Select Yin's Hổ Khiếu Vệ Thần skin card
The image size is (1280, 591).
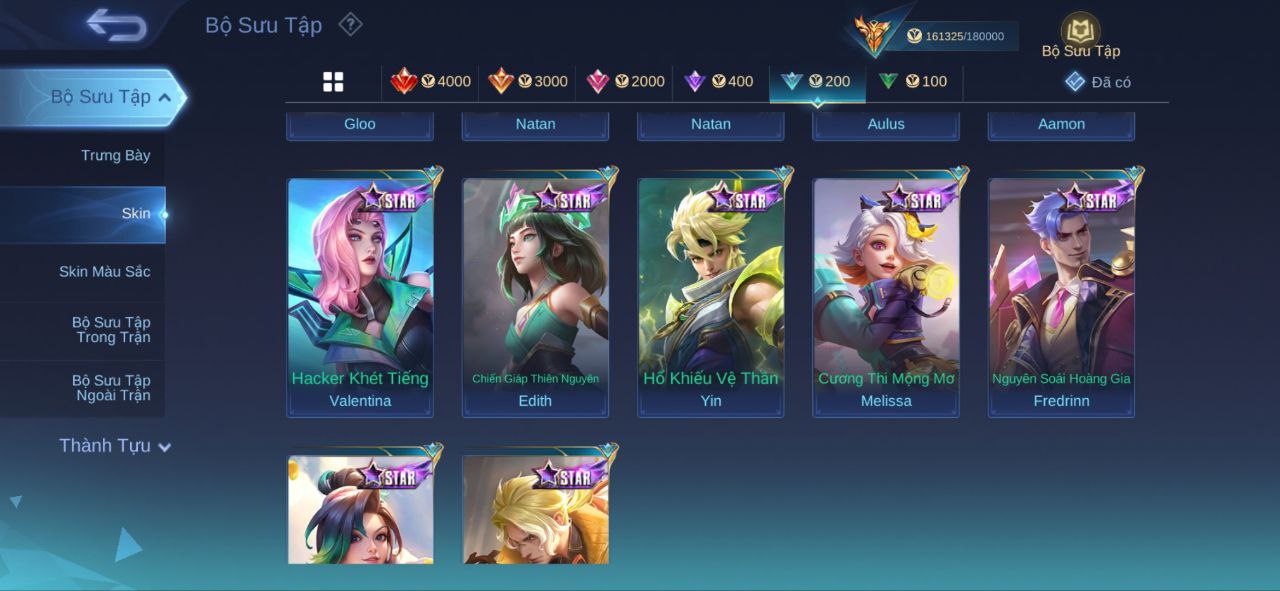pos(711,295)
